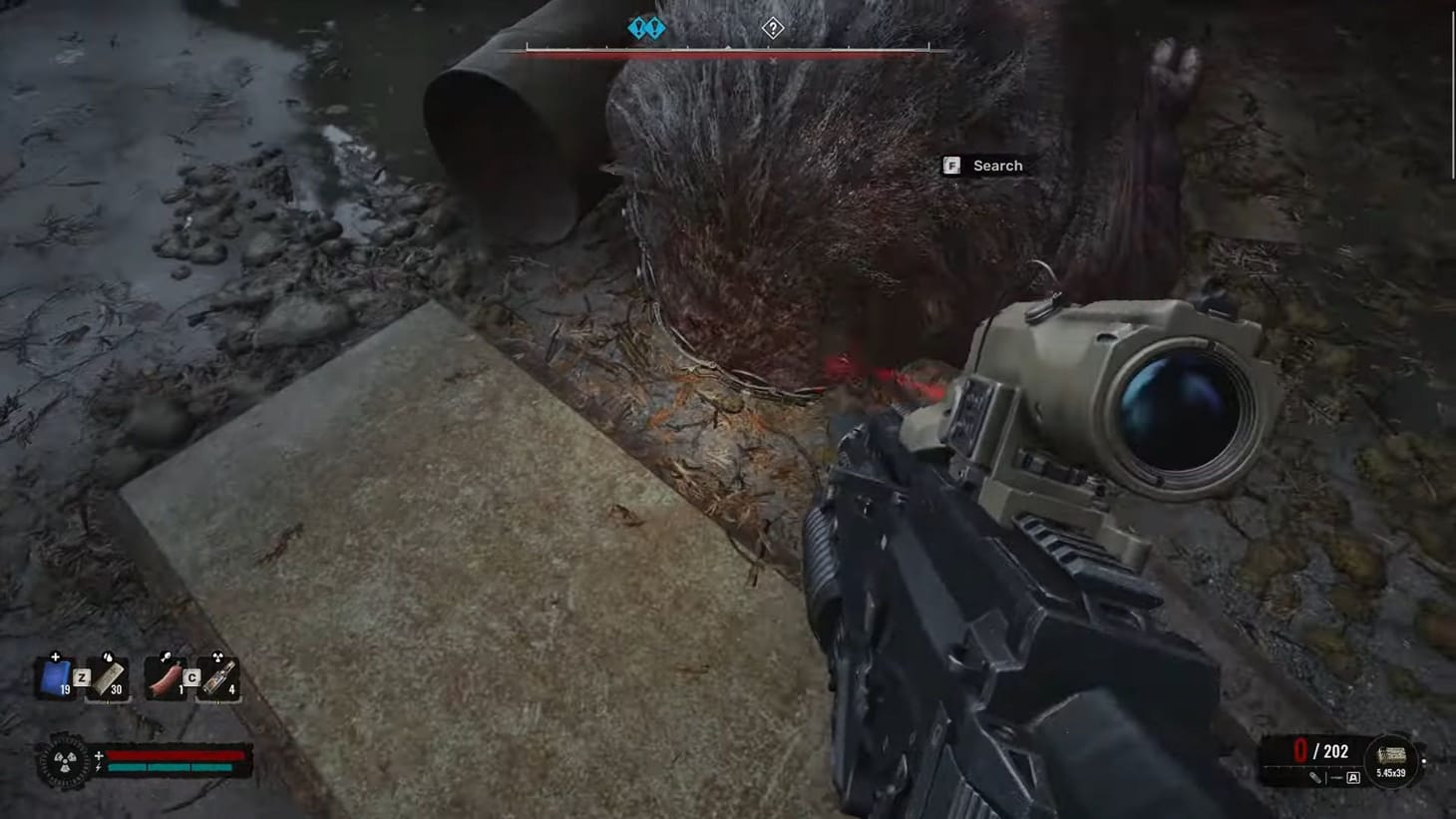Click the suppressor attachment icon
1456x819 pixels.
point(1316,778)
